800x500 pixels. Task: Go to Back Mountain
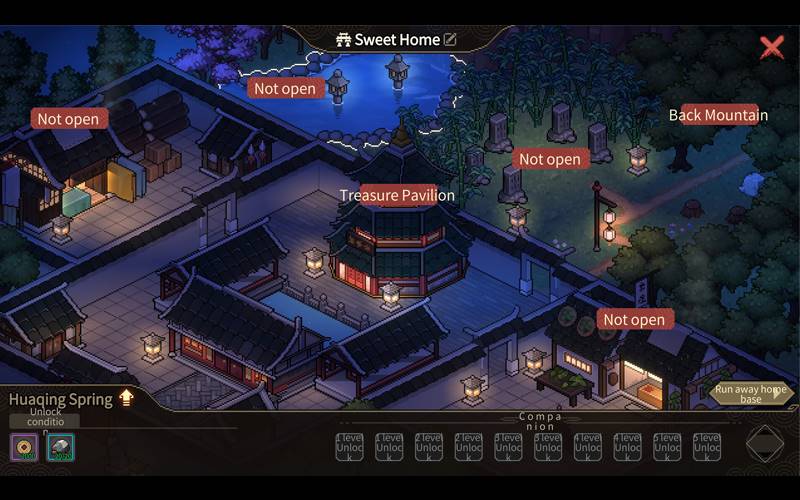pyautogui.click(x=718, y=115)
